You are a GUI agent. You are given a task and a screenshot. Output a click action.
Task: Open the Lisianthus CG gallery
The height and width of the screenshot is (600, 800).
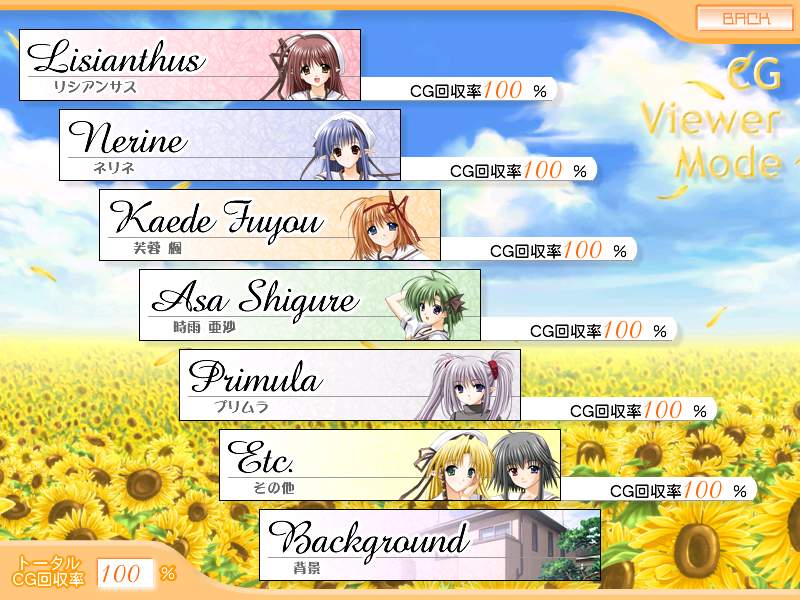click(x=190, y=65)
